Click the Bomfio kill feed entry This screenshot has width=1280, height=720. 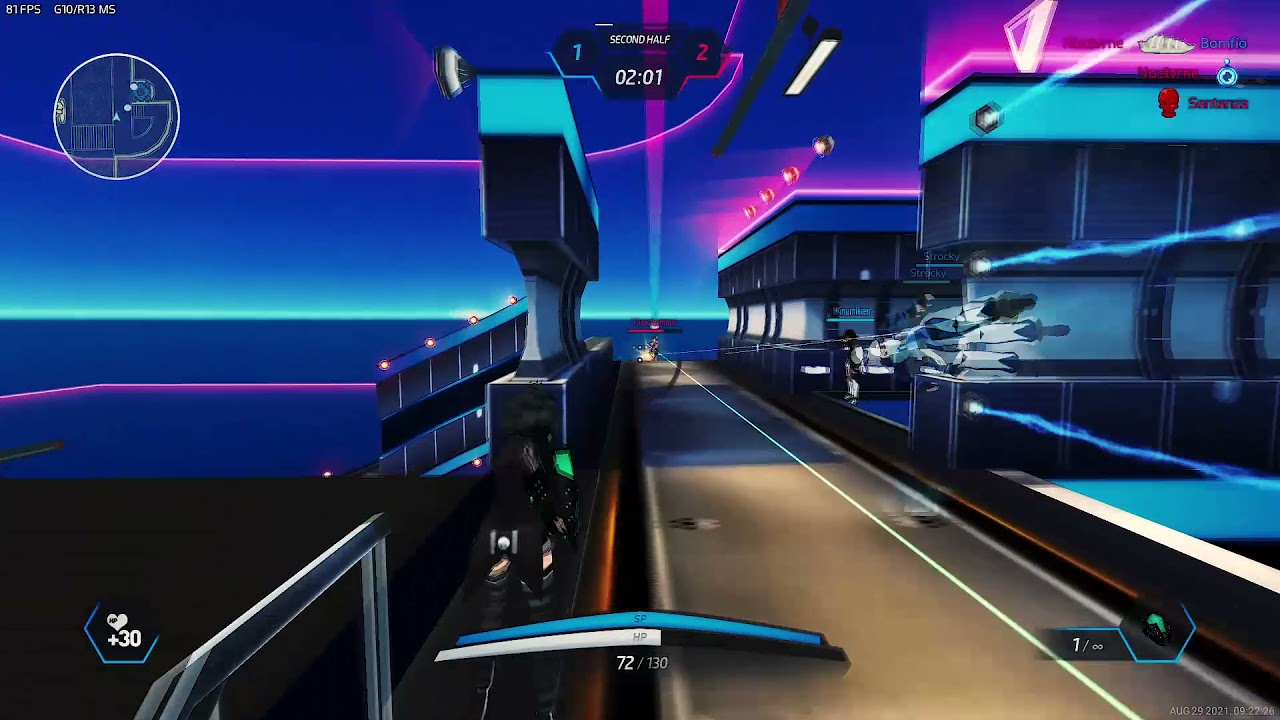click(1223, 44)
